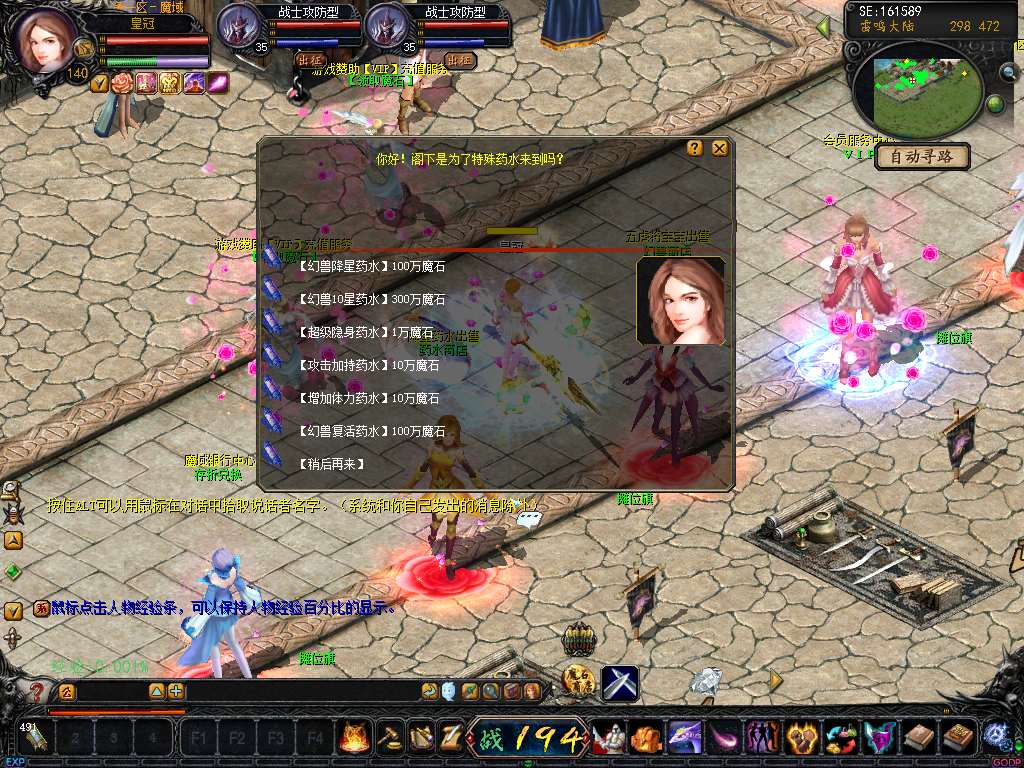Choose 【攻击加持药水】 10万魔石 option
The image size is (1024, 768).
[368, 365]
